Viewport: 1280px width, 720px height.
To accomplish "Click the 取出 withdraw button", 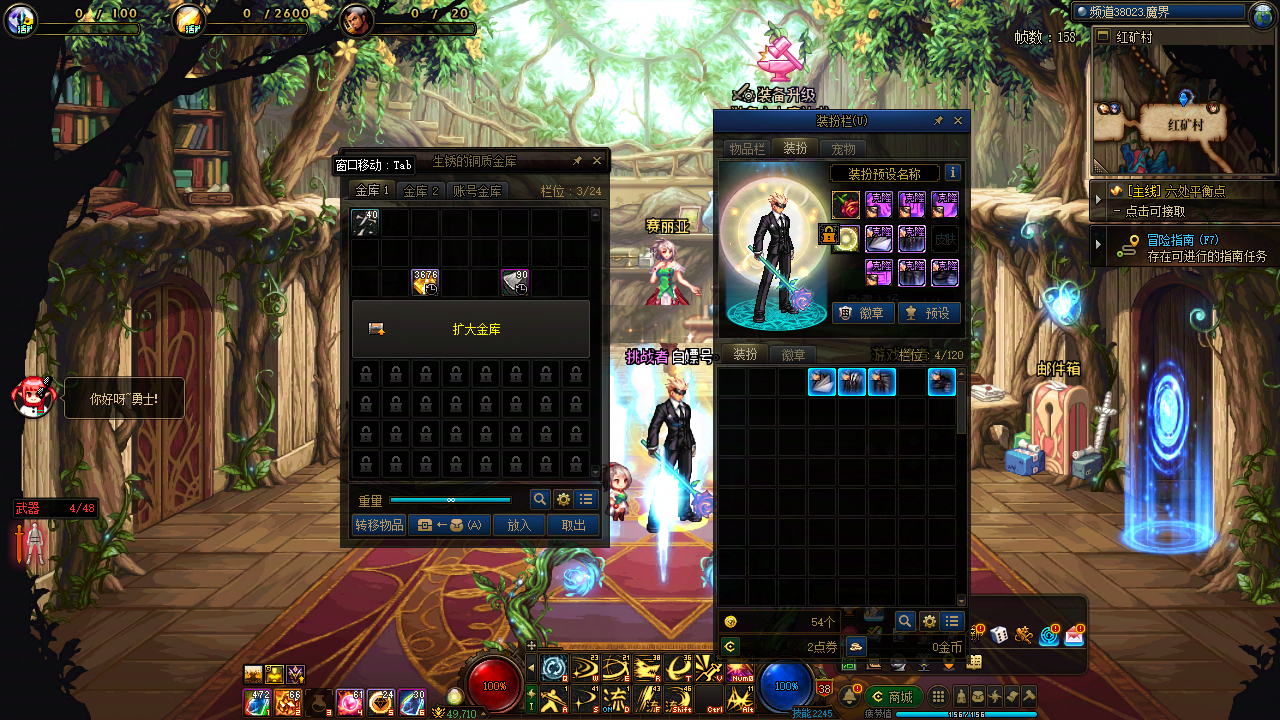I will 573,525.
